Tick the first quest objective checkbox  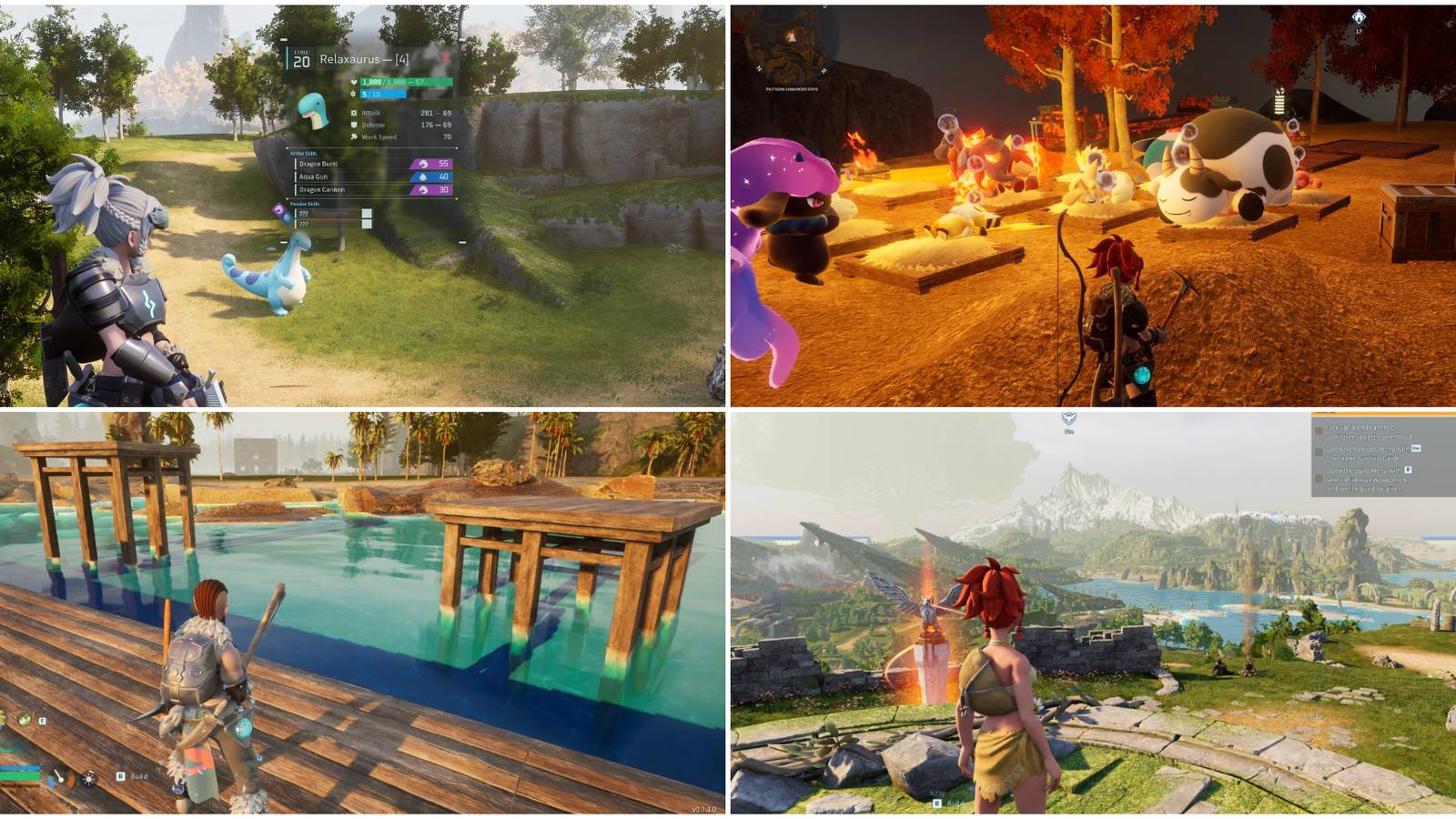(x=1319, y=430)
